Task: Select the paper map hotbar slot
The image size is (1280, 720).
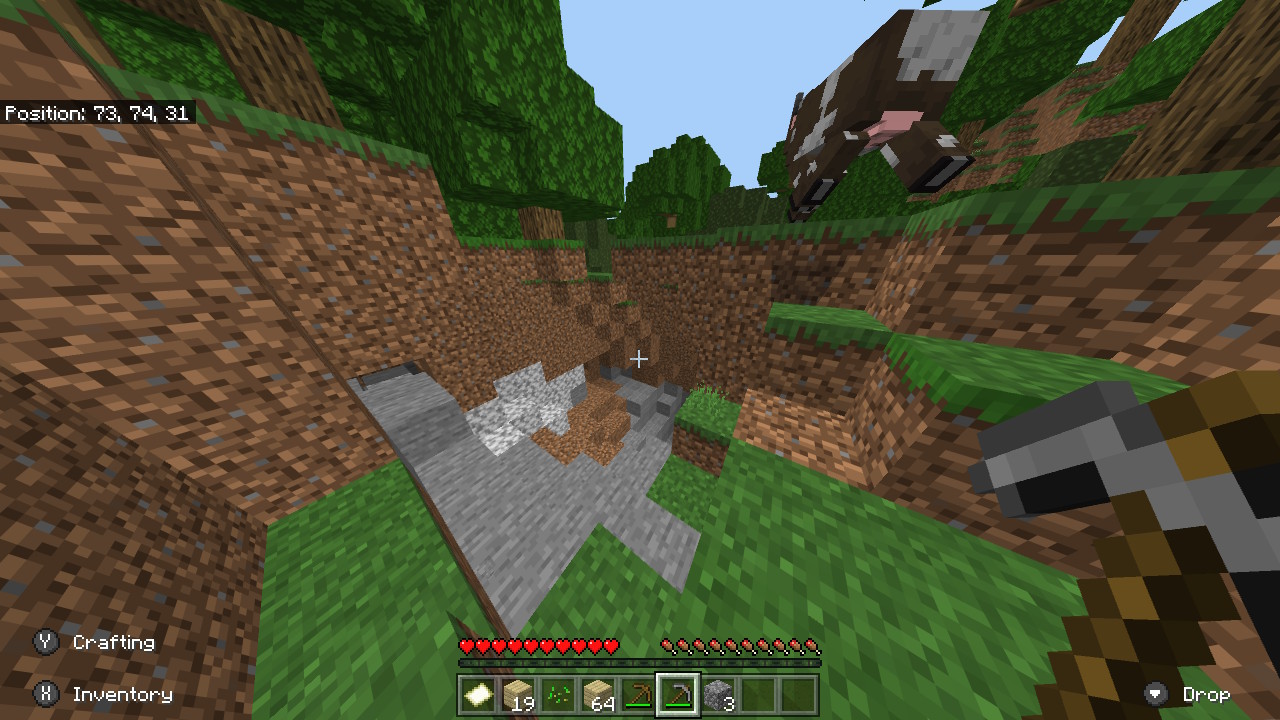Action: click(x=478, y=695)
